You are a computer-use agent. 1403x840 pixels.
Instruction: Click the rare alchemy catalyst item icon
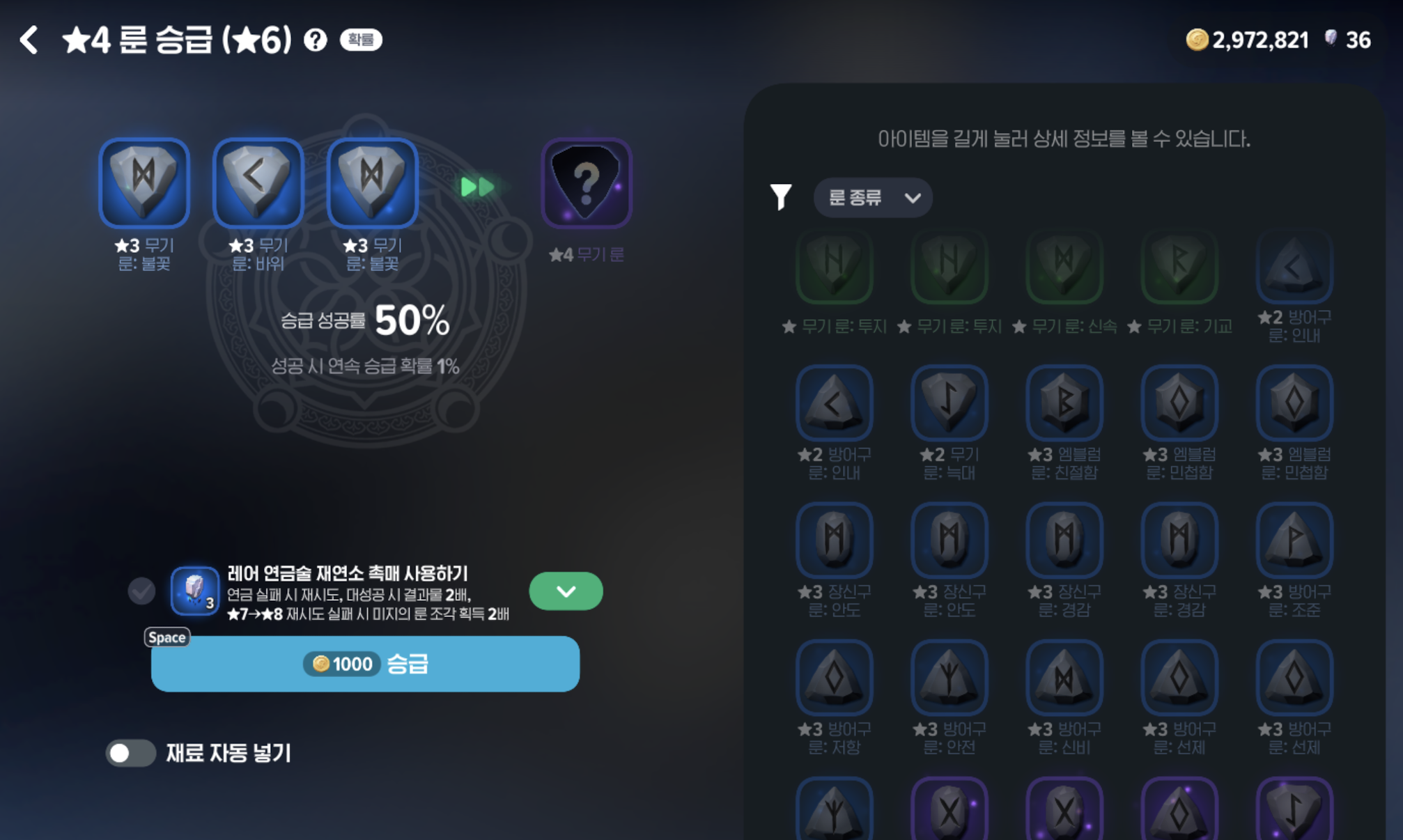(194, 591)
